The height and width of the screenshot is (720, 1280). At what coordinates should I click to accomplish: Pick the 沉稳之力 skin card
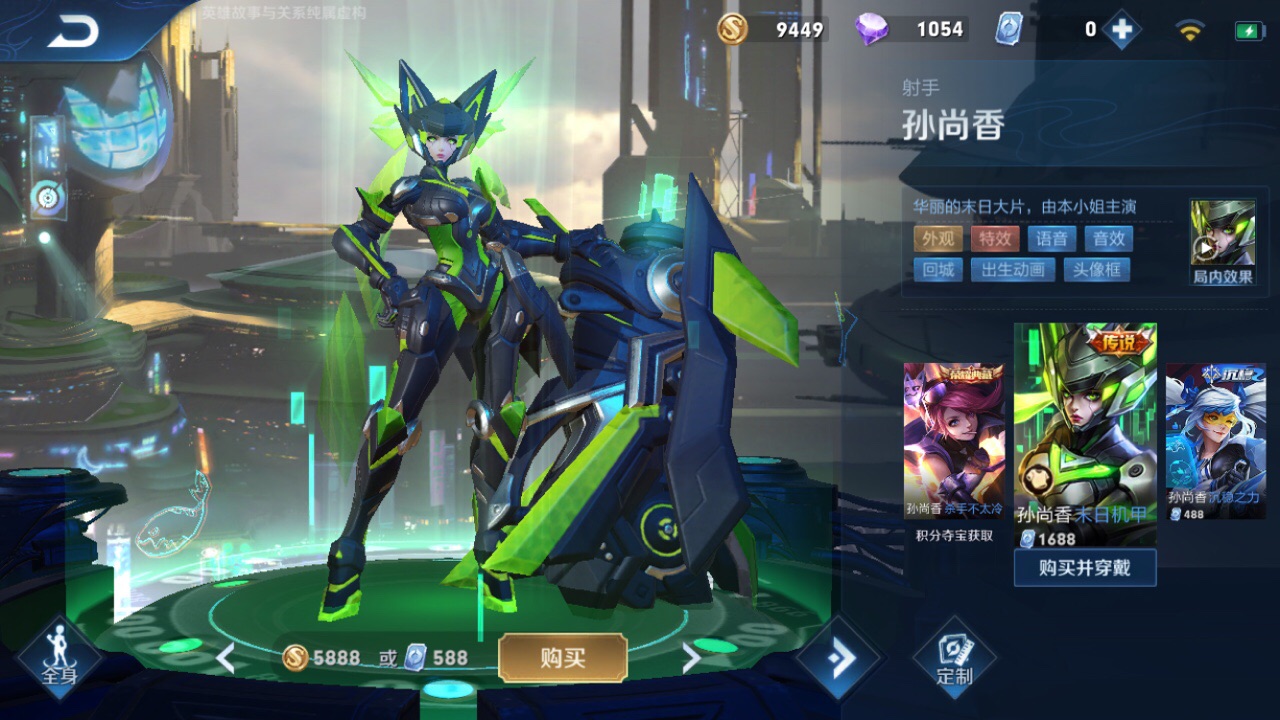click(x=1215, y=440)
